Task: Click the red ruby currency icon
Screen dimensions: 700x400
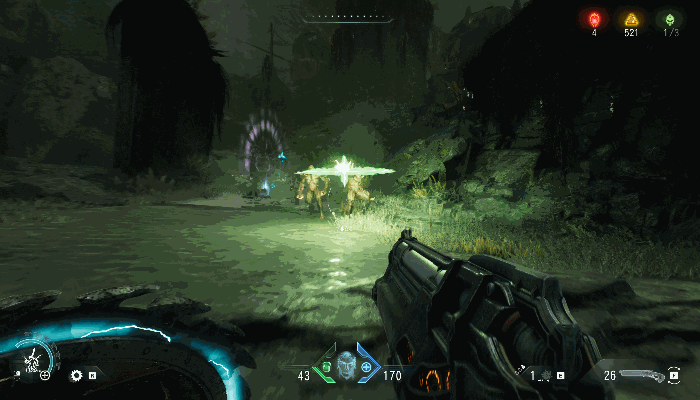Action: (594, 19)
